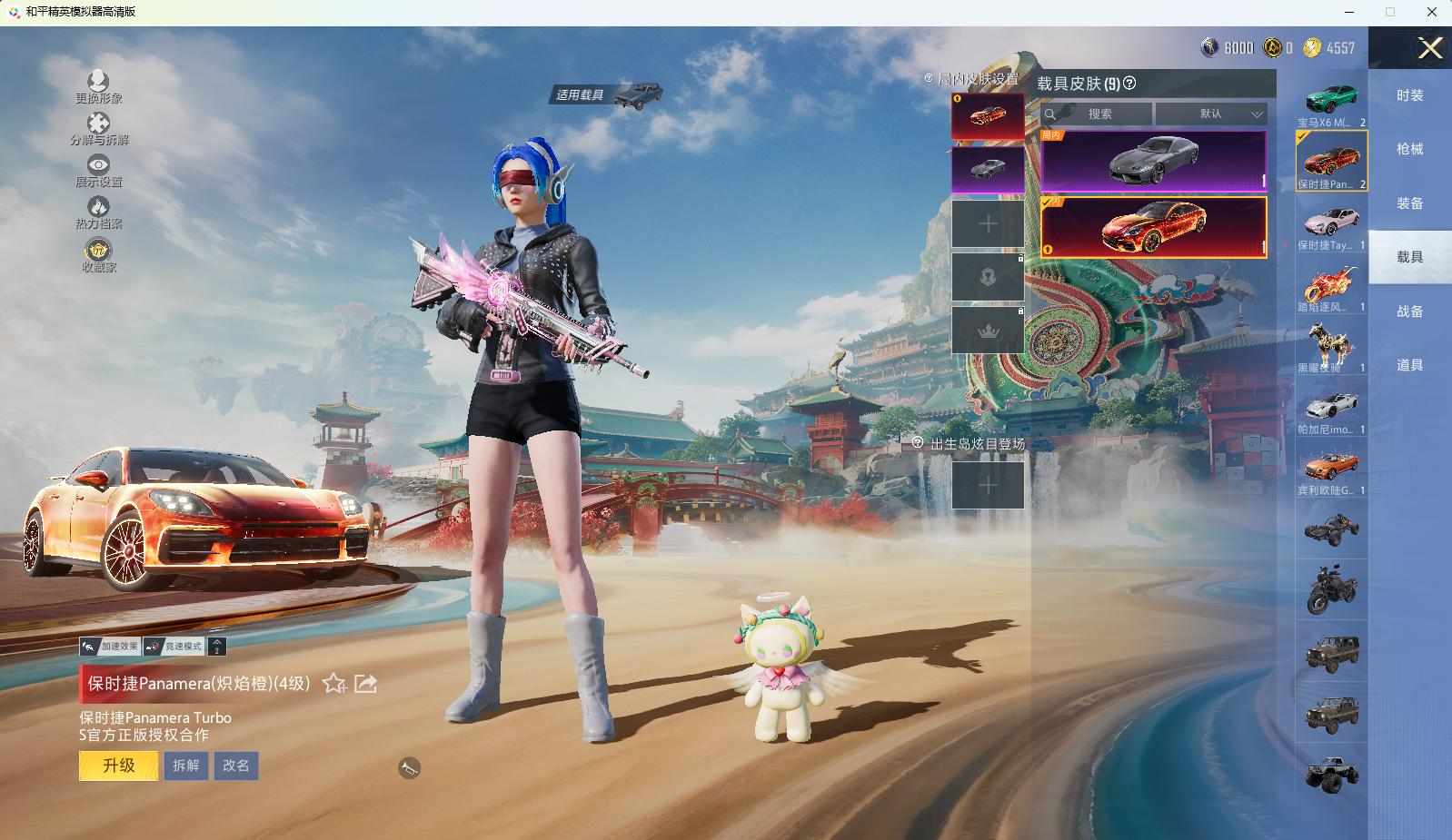
Task: Switch to the 装备 tab
Action: 1409,203
